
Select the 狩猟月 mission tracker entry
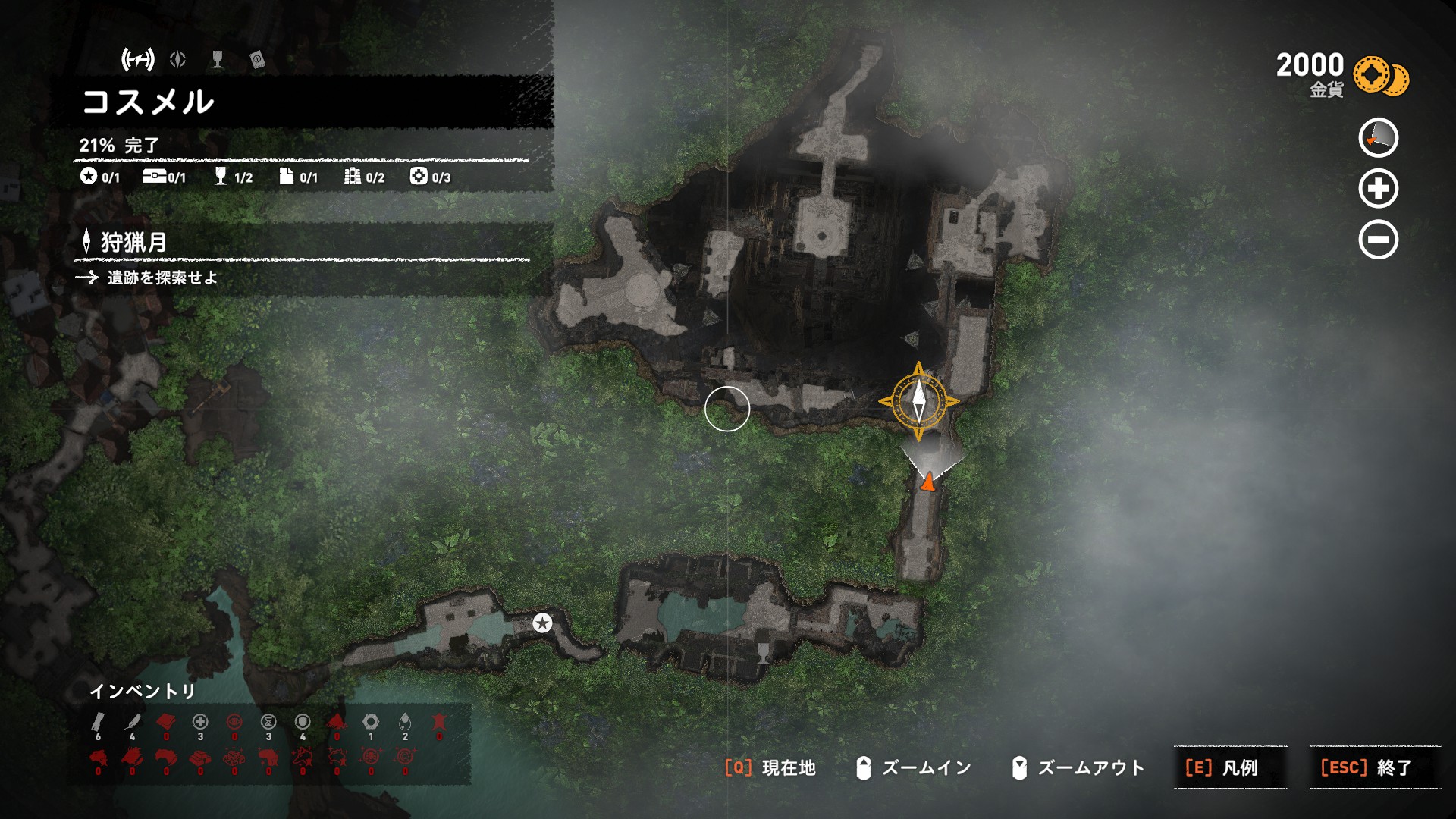tap(133, 243)
